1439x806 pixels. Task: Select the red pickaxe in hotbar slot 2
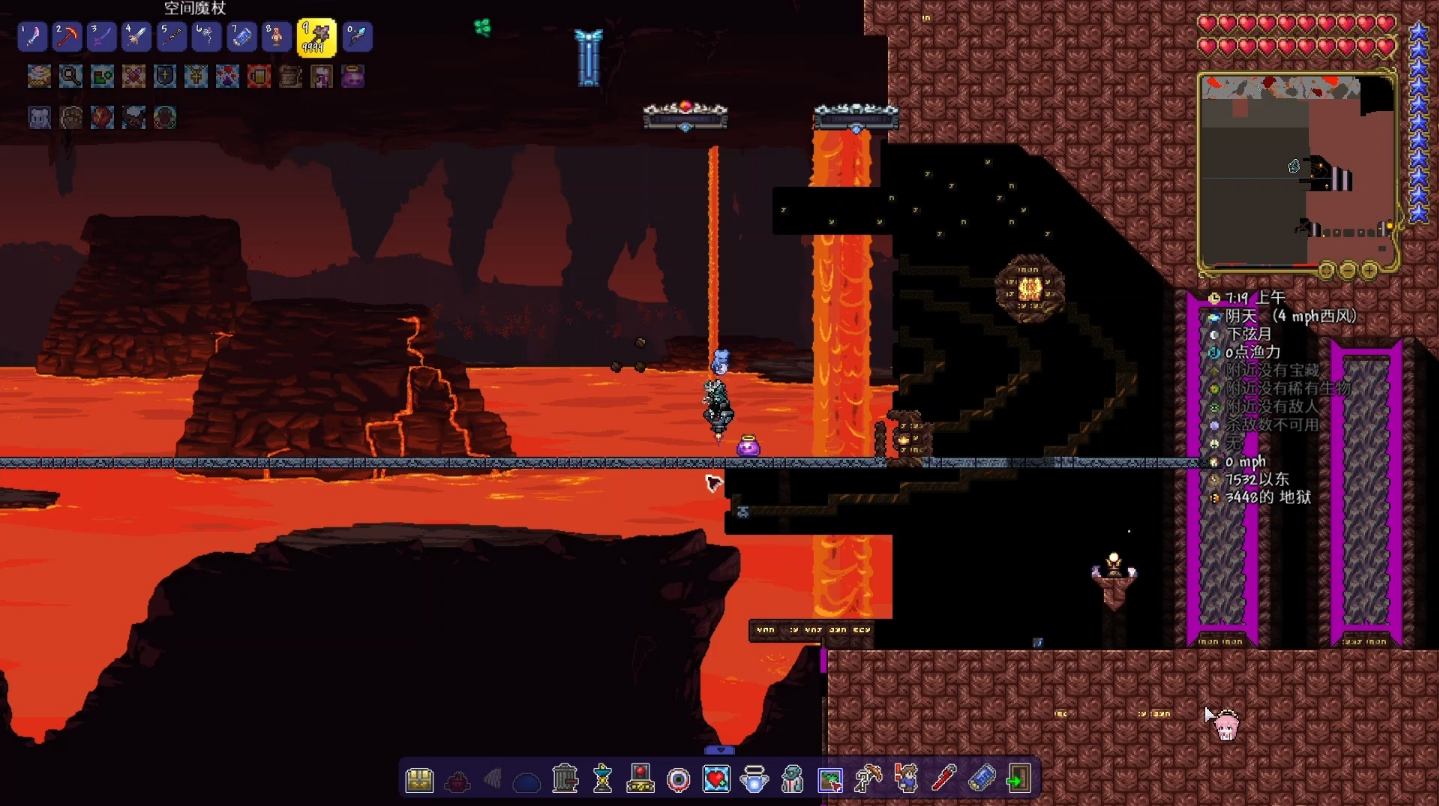pyautogui.click(x=68, y=37)
